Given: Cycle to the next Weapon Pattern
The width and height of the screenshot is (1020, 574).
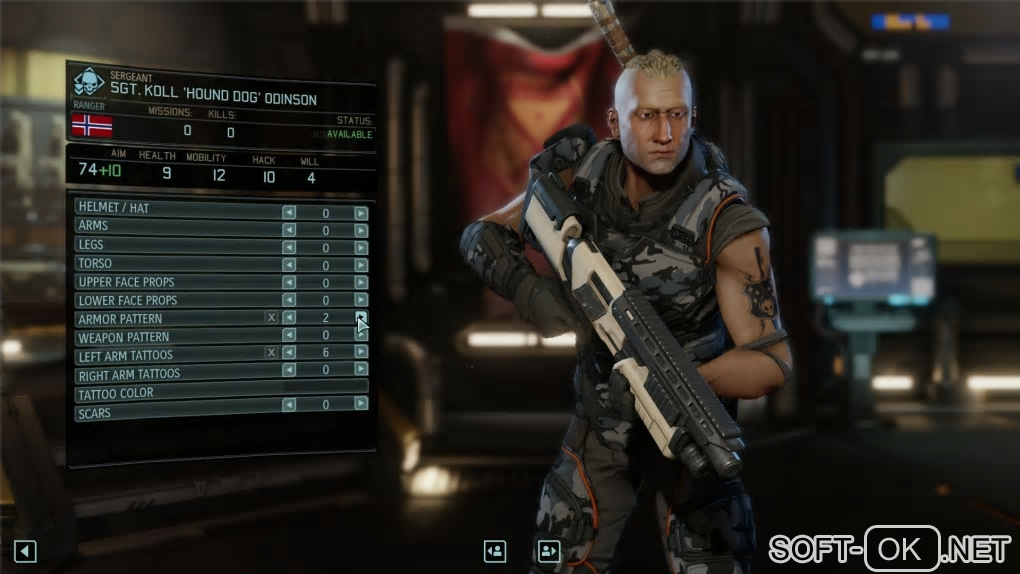Looking at the screenshot, I should coord(361,336).
